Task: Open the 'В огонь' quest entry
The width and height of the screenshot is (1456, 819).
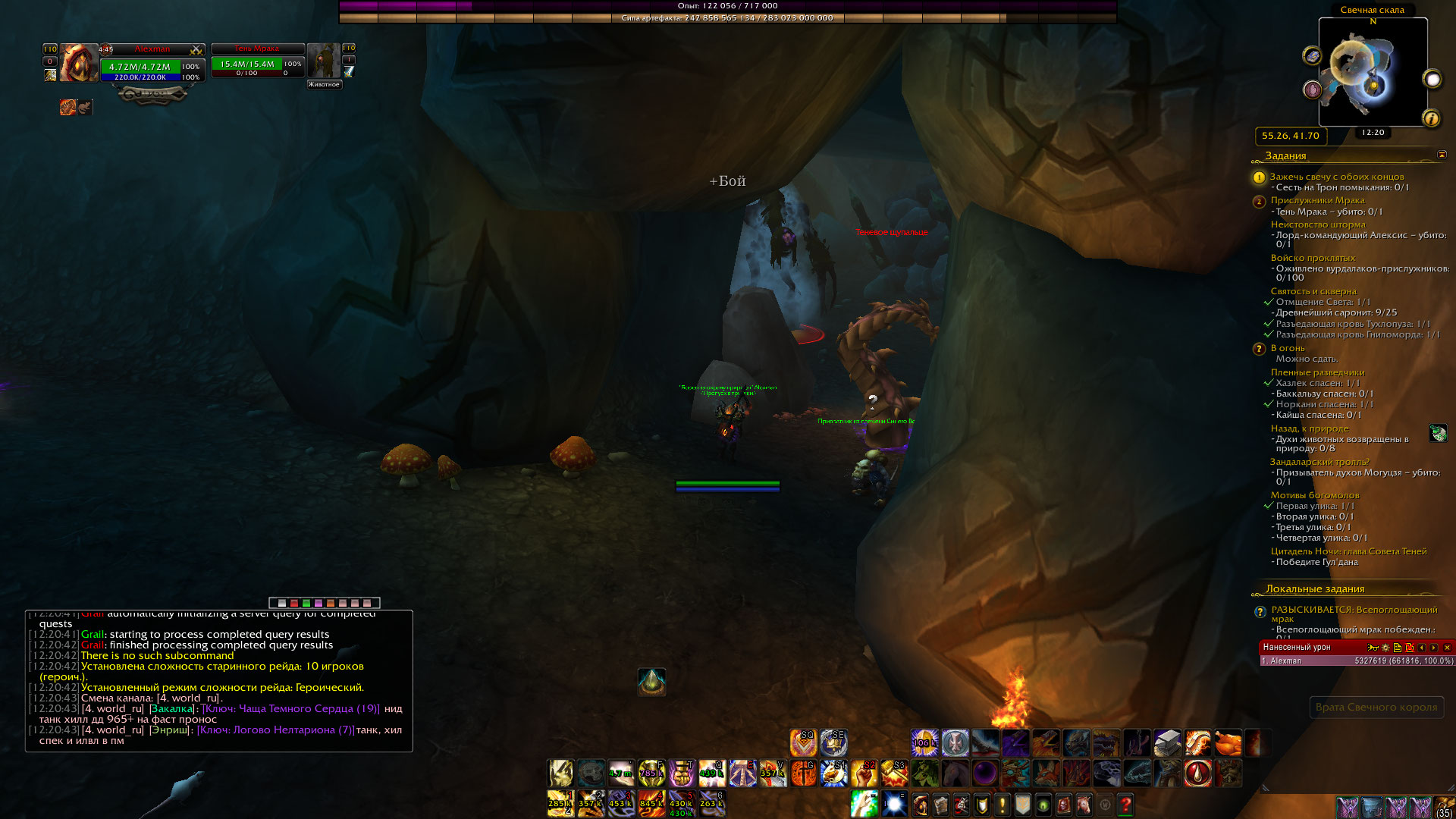Action: (x=1288, y=348)
